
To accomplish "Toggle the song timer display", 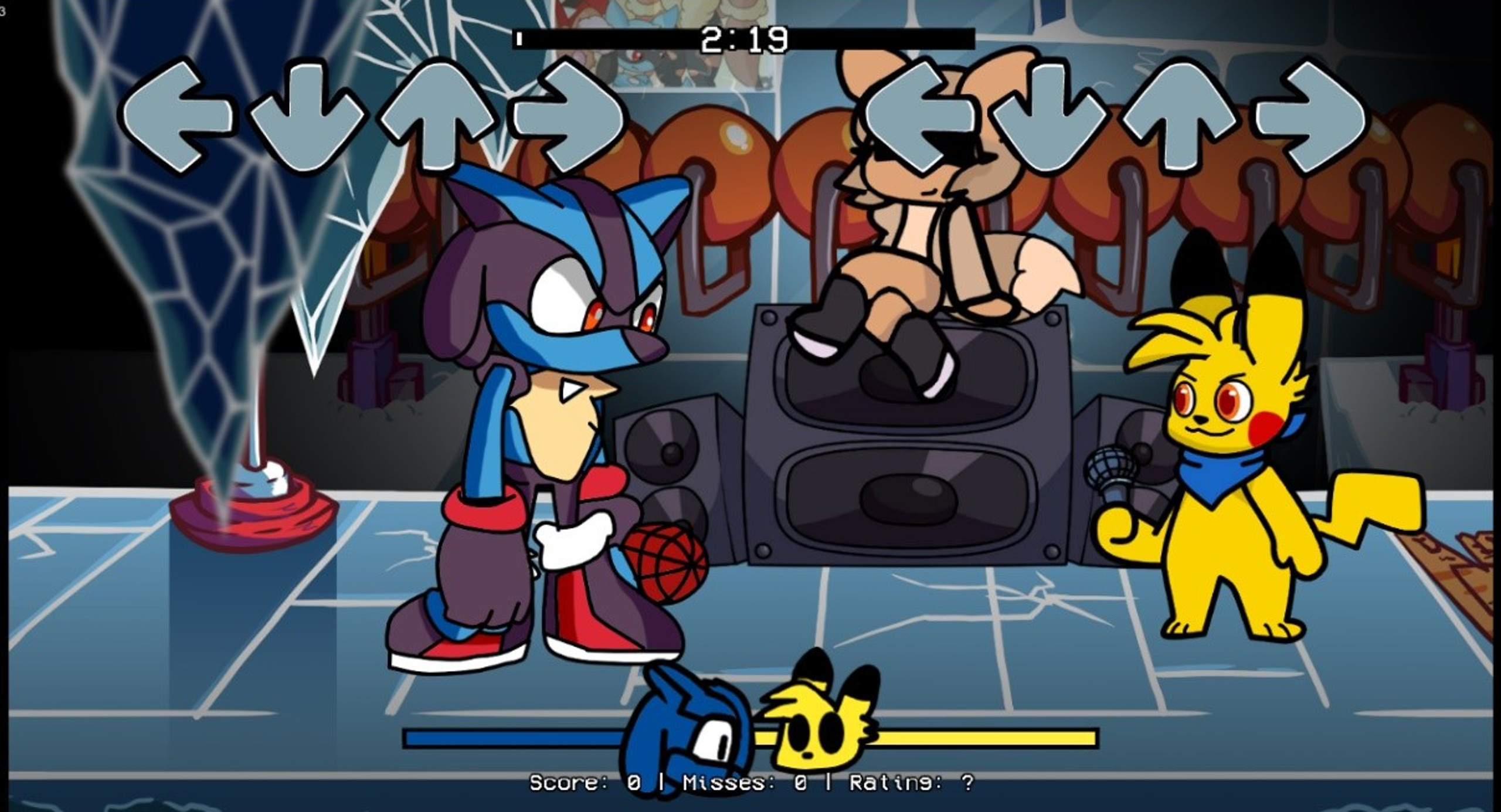I will (x=743, y=38).
